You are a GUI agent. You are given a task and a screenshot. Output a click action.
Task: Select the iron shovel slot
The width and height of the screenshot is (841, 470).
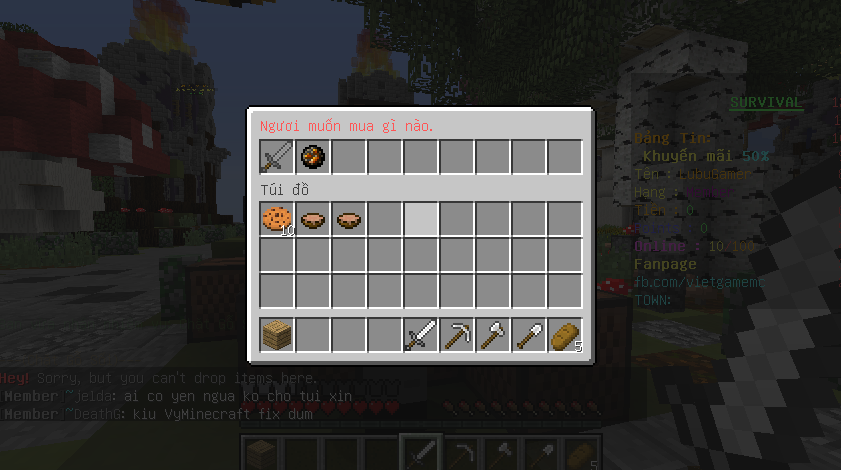529,335
